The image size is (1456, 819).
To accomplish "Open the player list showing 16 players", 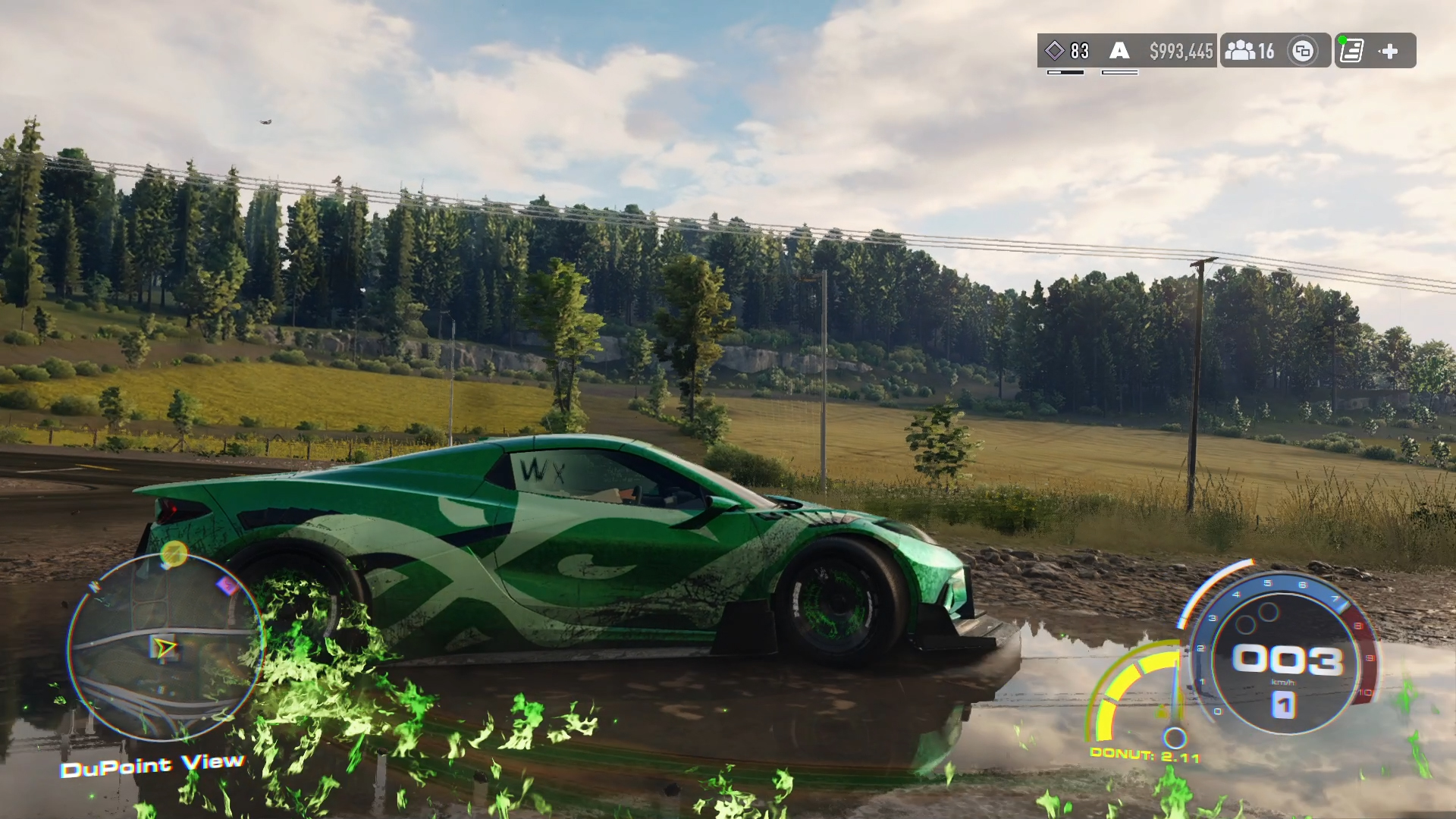I will 1250,51.
